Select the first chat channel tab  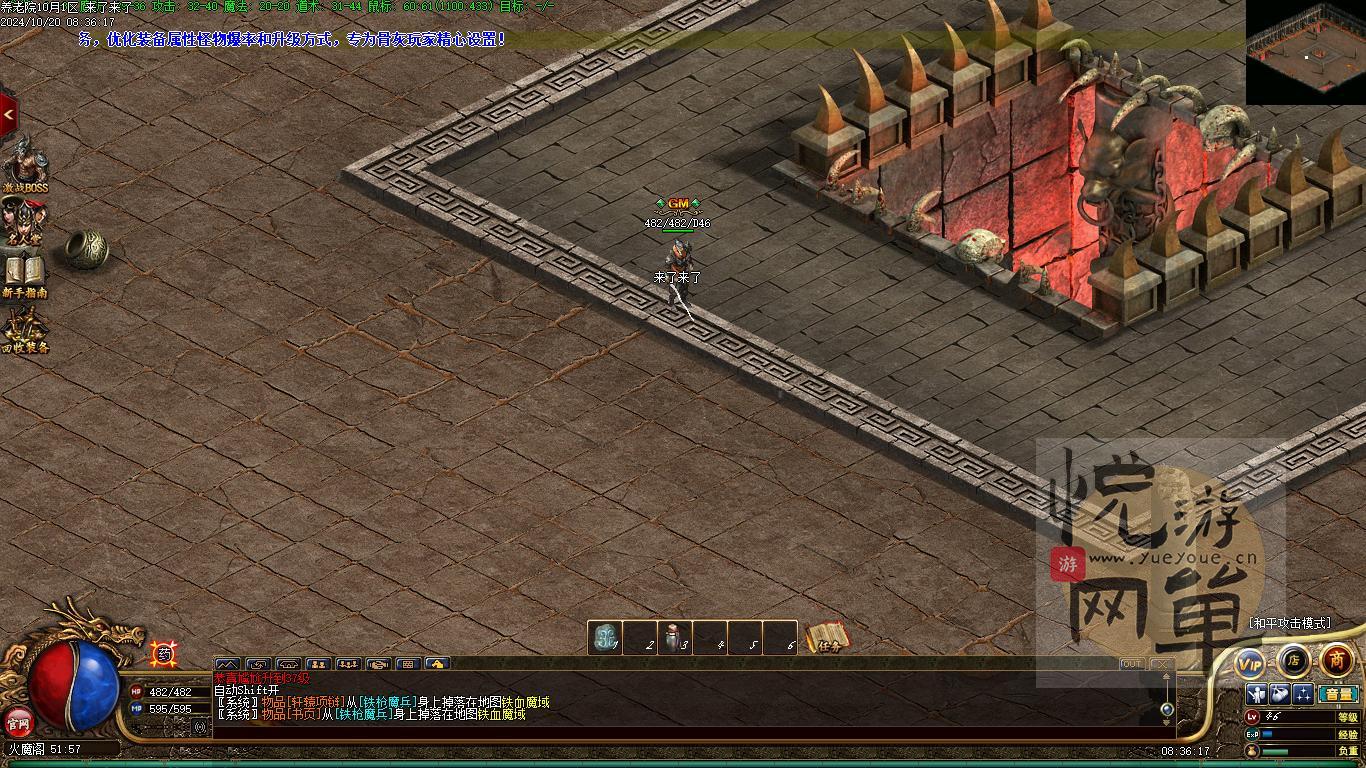[227, 664]
